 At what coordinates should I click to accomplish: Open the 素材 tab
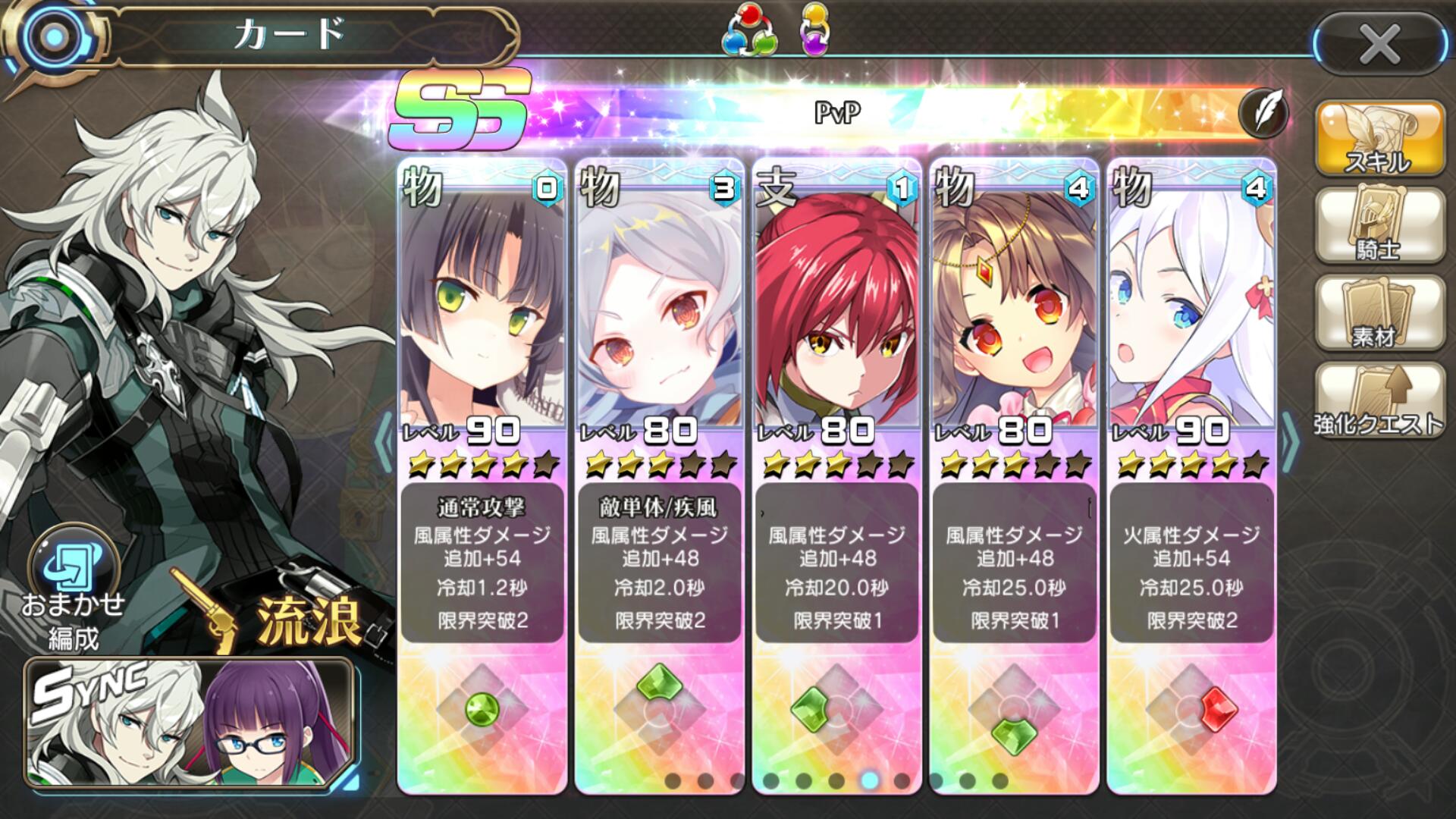1378,313
